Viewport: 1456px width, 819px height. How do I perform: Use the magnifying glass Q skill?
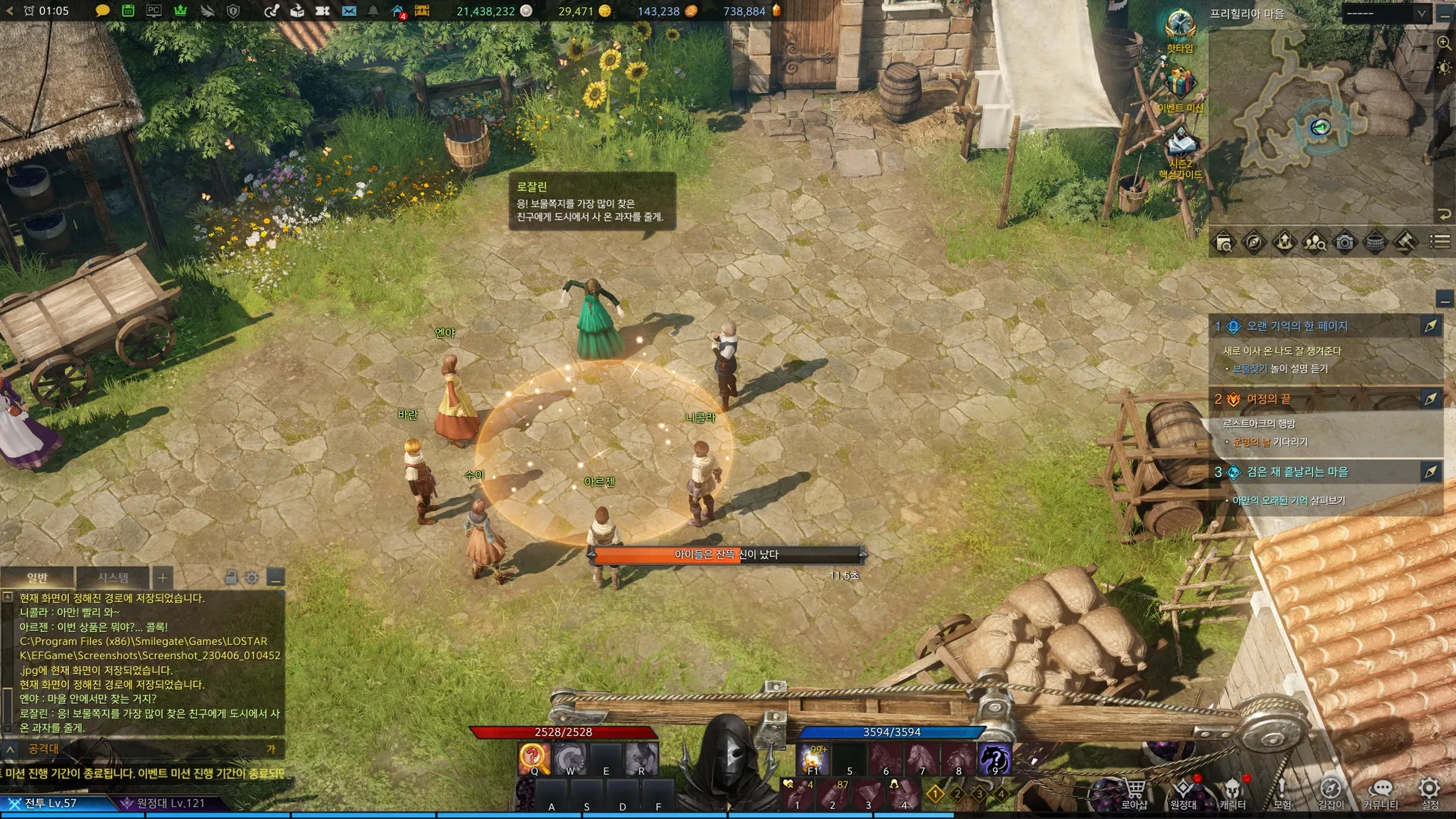pyautogui.click(x=534, y=759)
